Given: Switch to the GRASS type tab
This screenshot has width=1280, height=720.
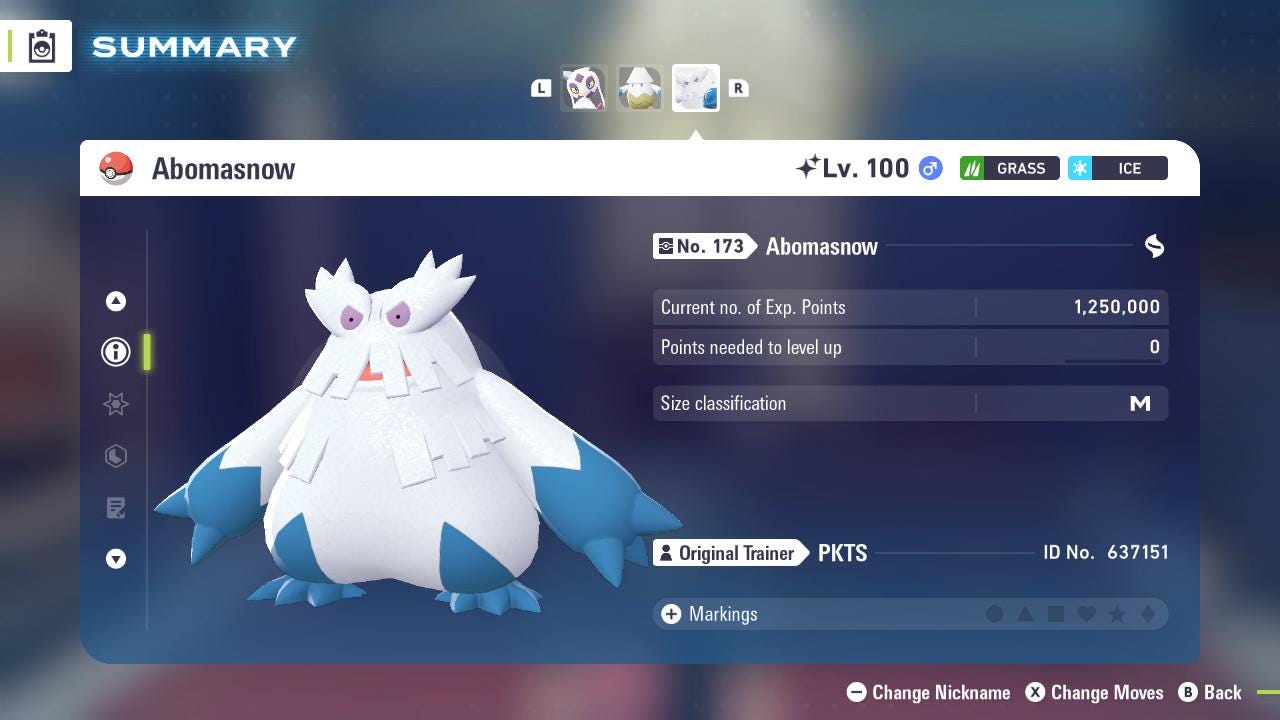Looking at the screenshot, I should pos(1010,168).
